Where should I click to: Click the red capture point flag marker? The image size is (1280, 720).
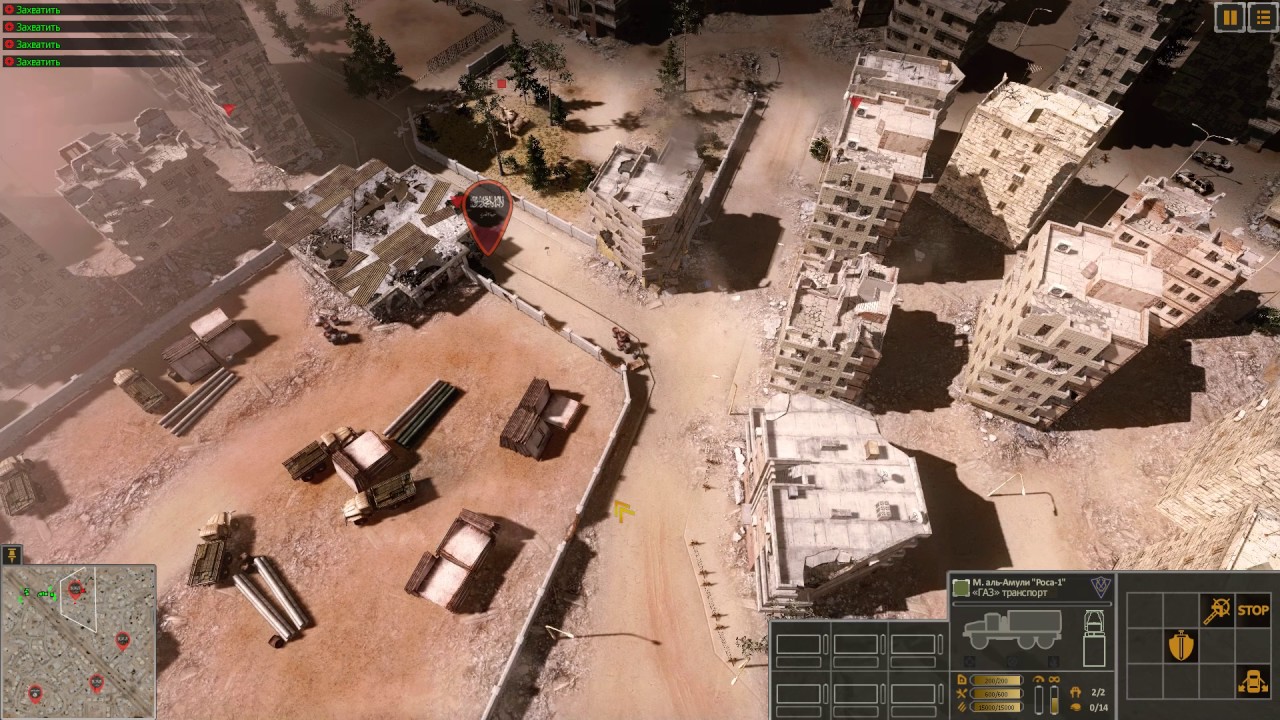488,208
